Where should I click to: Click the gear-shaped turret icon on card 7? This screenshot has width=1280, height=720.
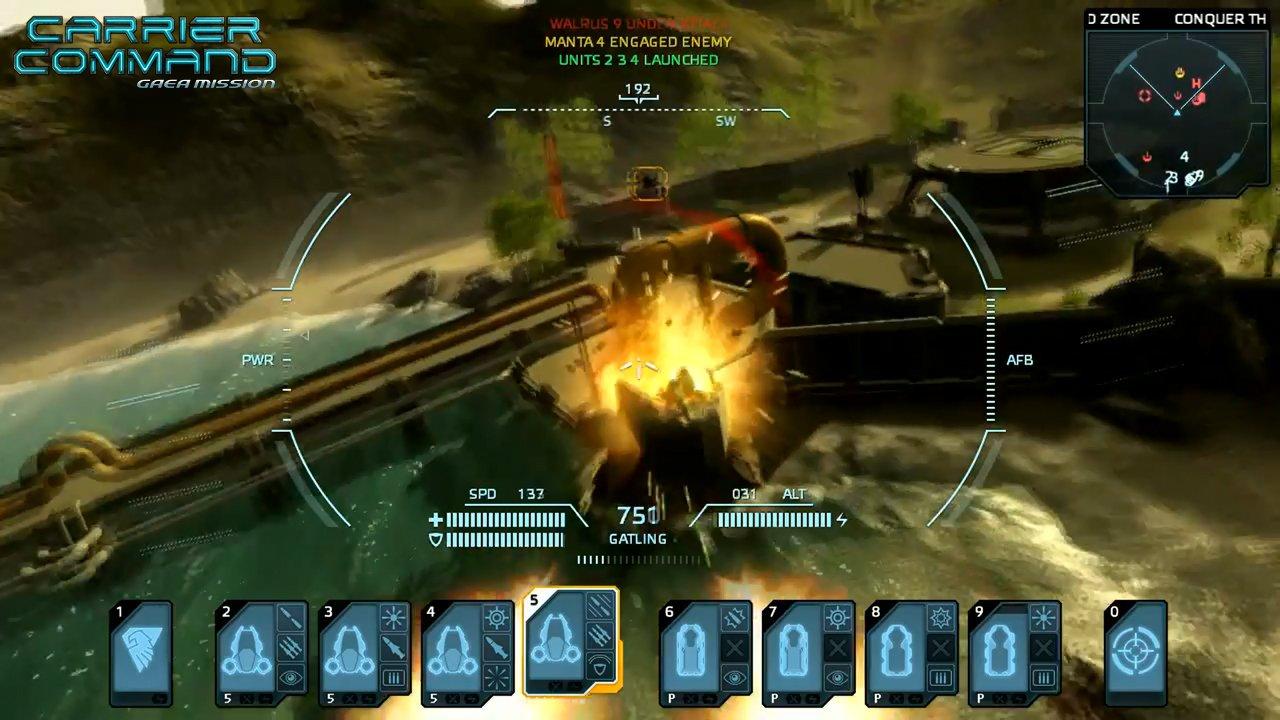coord(836,619)
